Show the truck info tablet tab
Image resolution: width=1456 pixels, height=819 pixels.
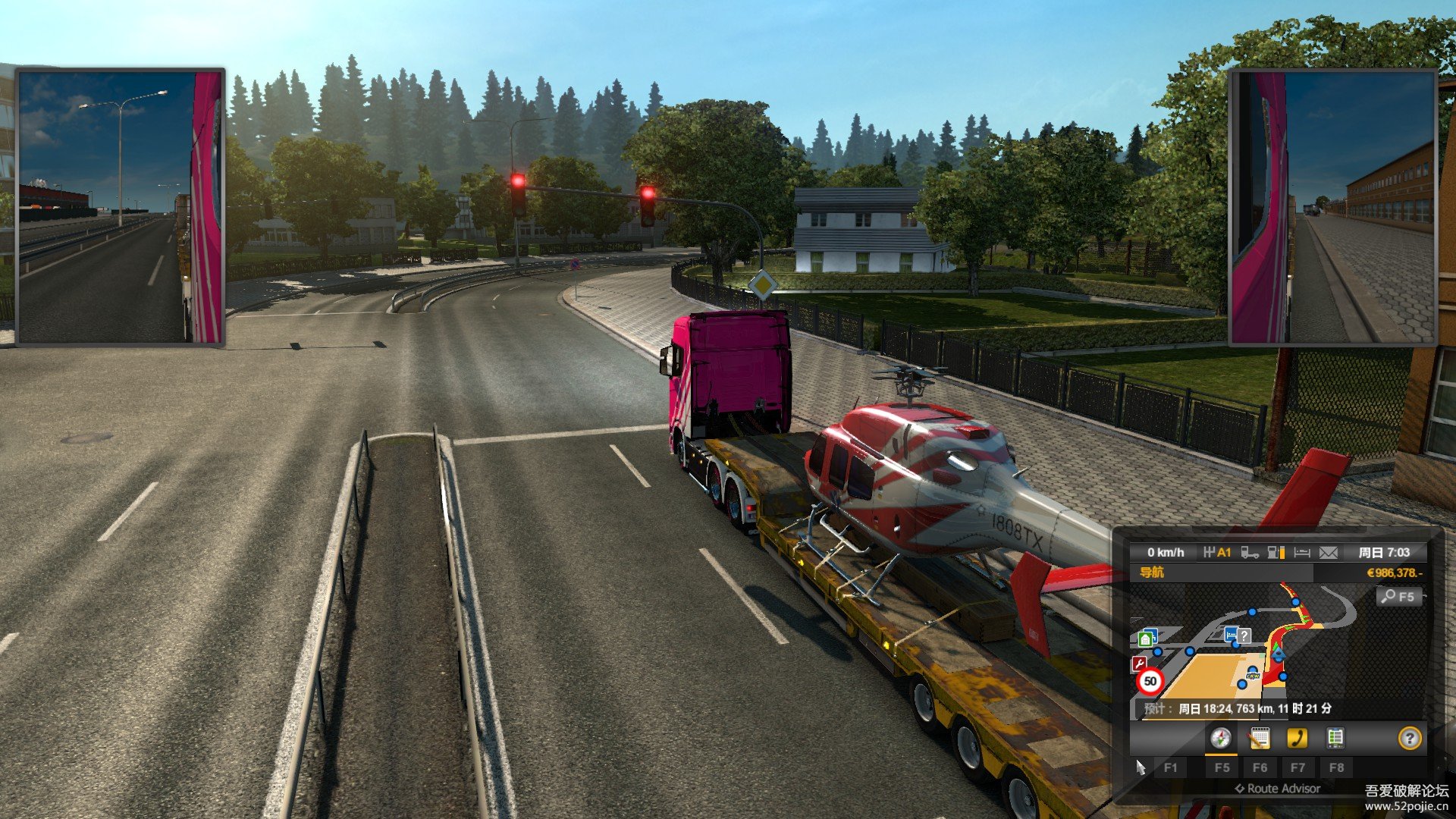1335,738
